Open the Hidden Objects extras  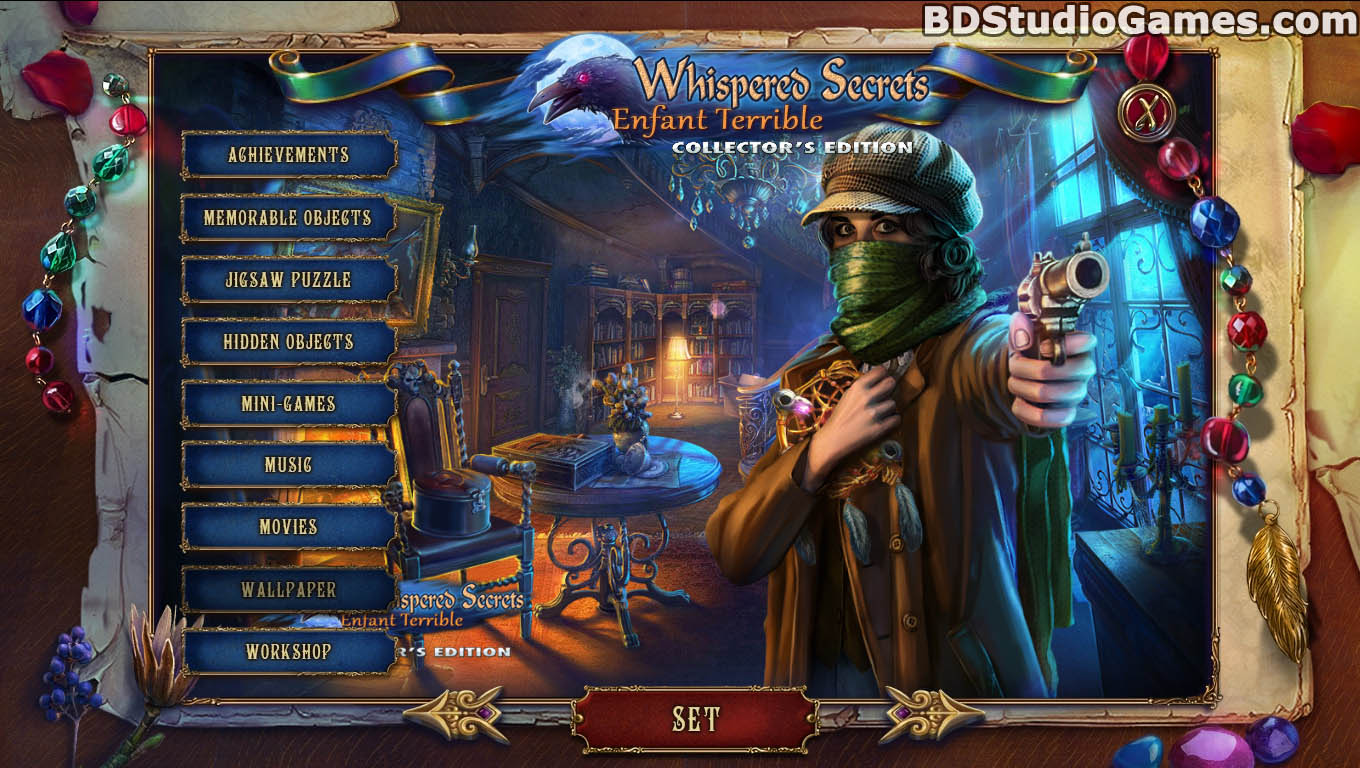[x=288, y=342]
